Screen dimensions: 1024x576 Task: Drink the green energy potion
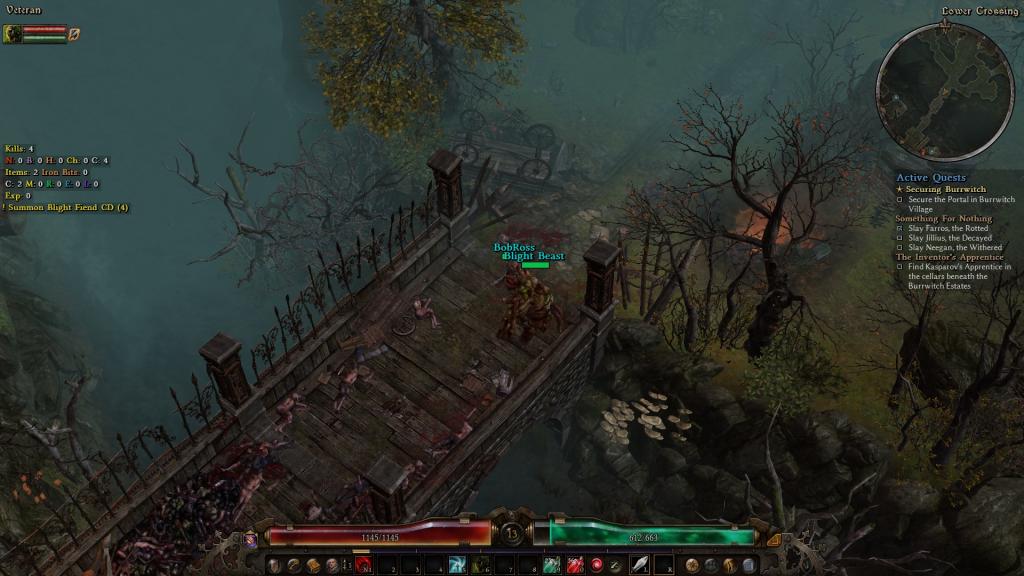tap(552, 565)
